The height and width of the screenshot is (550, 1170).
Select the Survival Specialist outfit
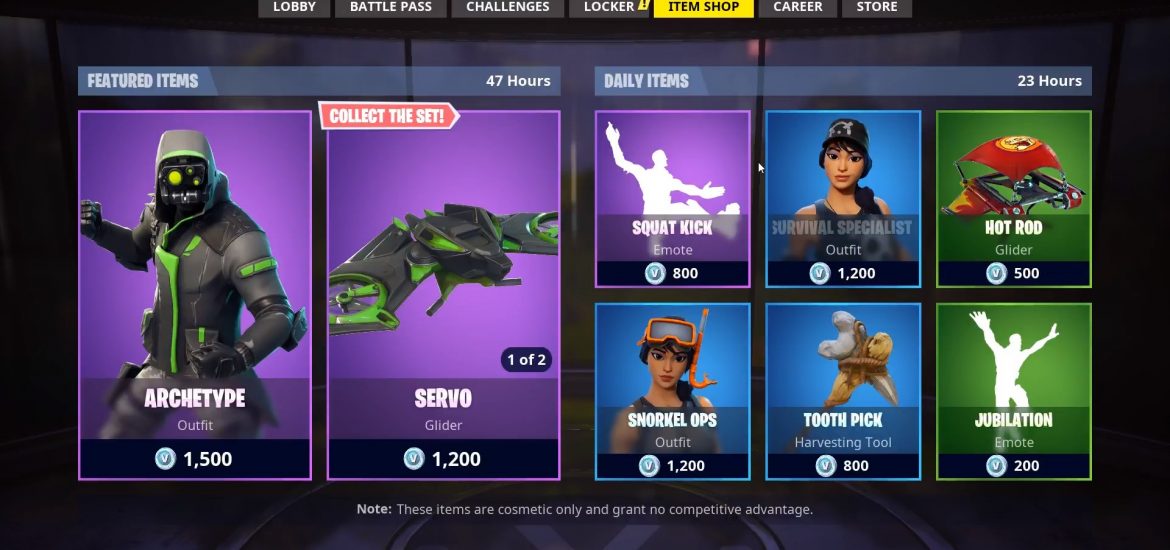pos(843,199)
